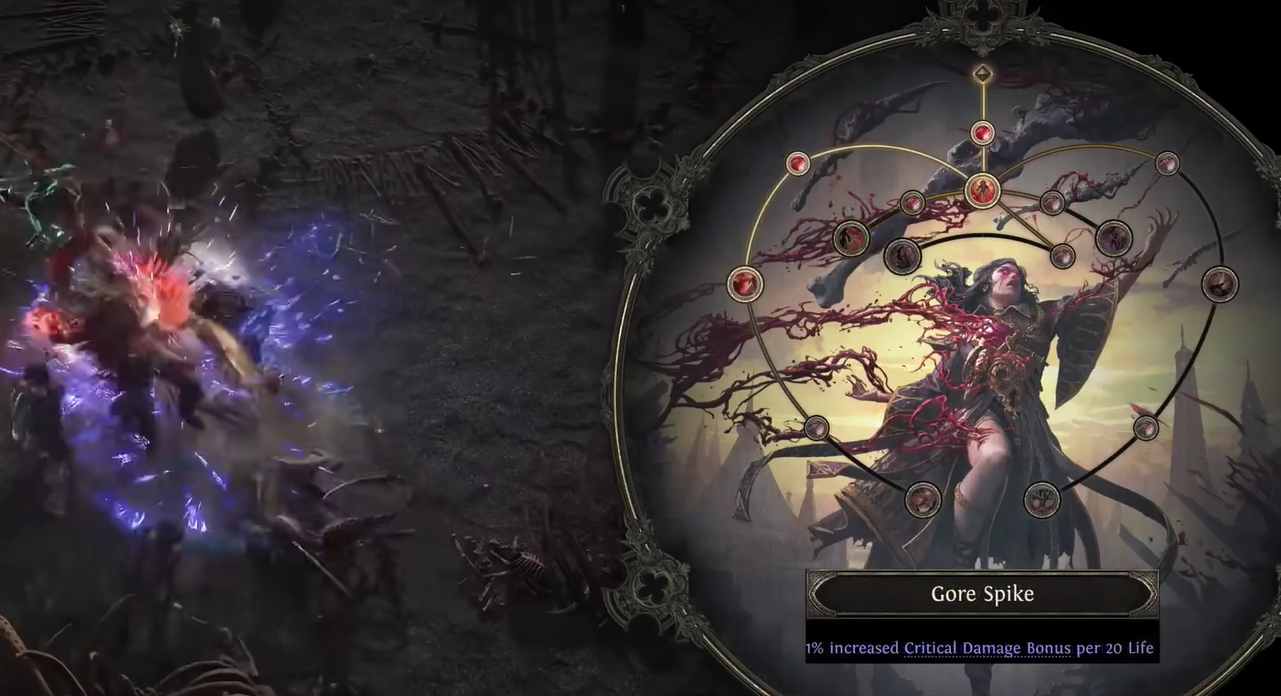Select the diamond-shaped ascendancy start node
The image size is (1281, 696).
click(983, 73)
